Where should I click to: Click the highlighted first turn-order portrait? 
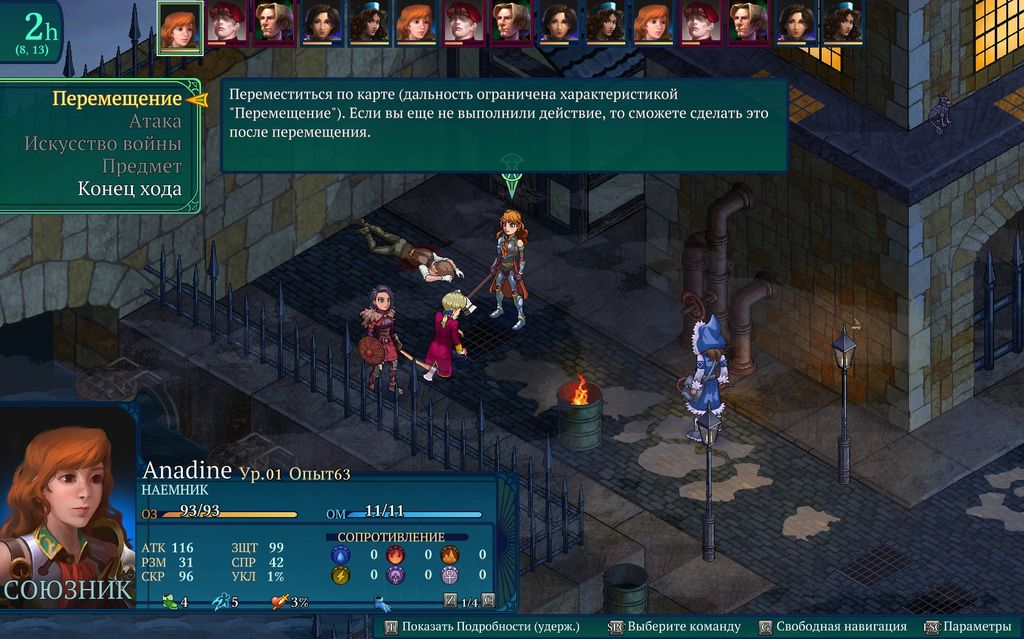(180, 24)
